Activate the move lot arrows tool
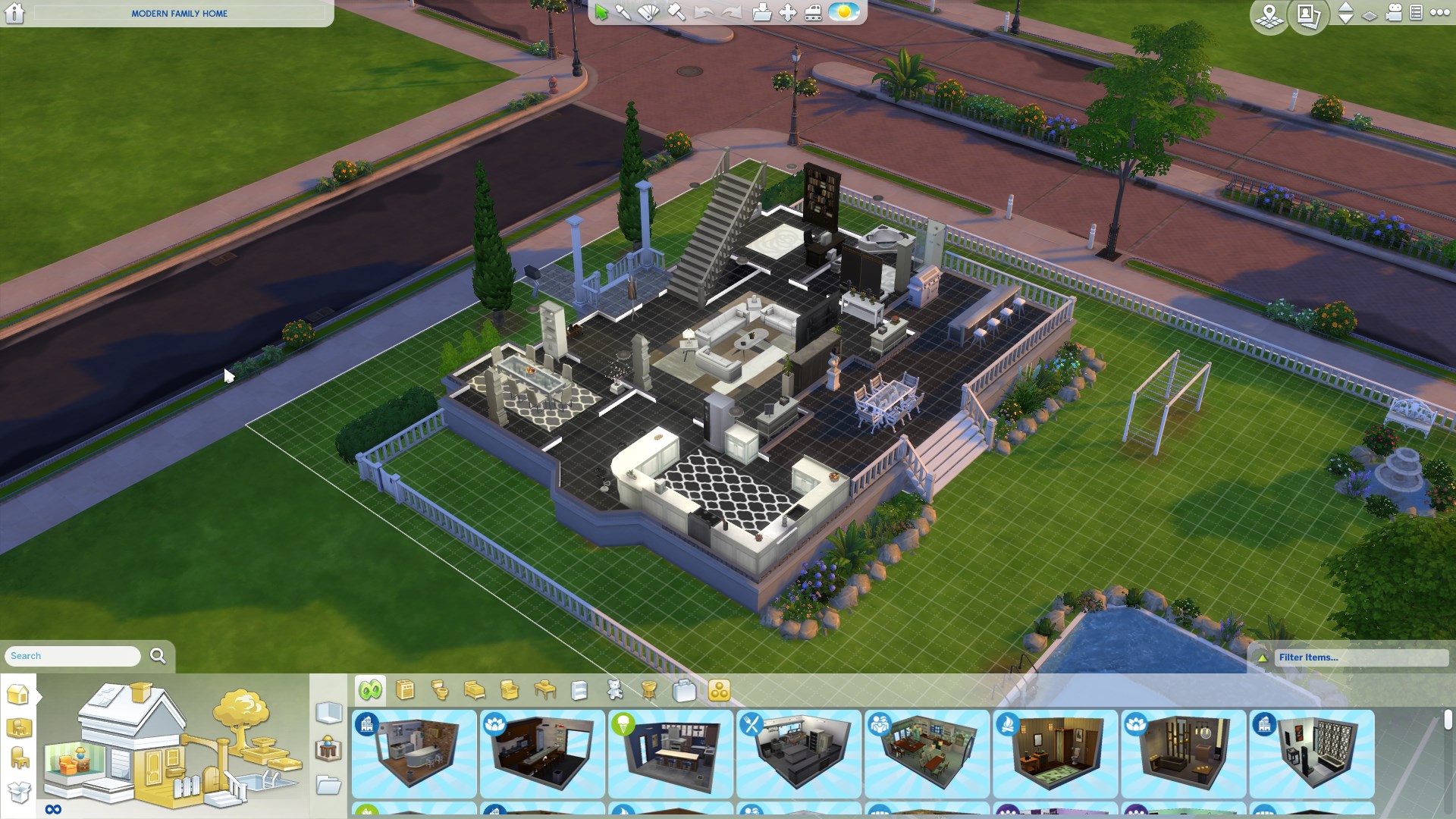 pos(788,13)
